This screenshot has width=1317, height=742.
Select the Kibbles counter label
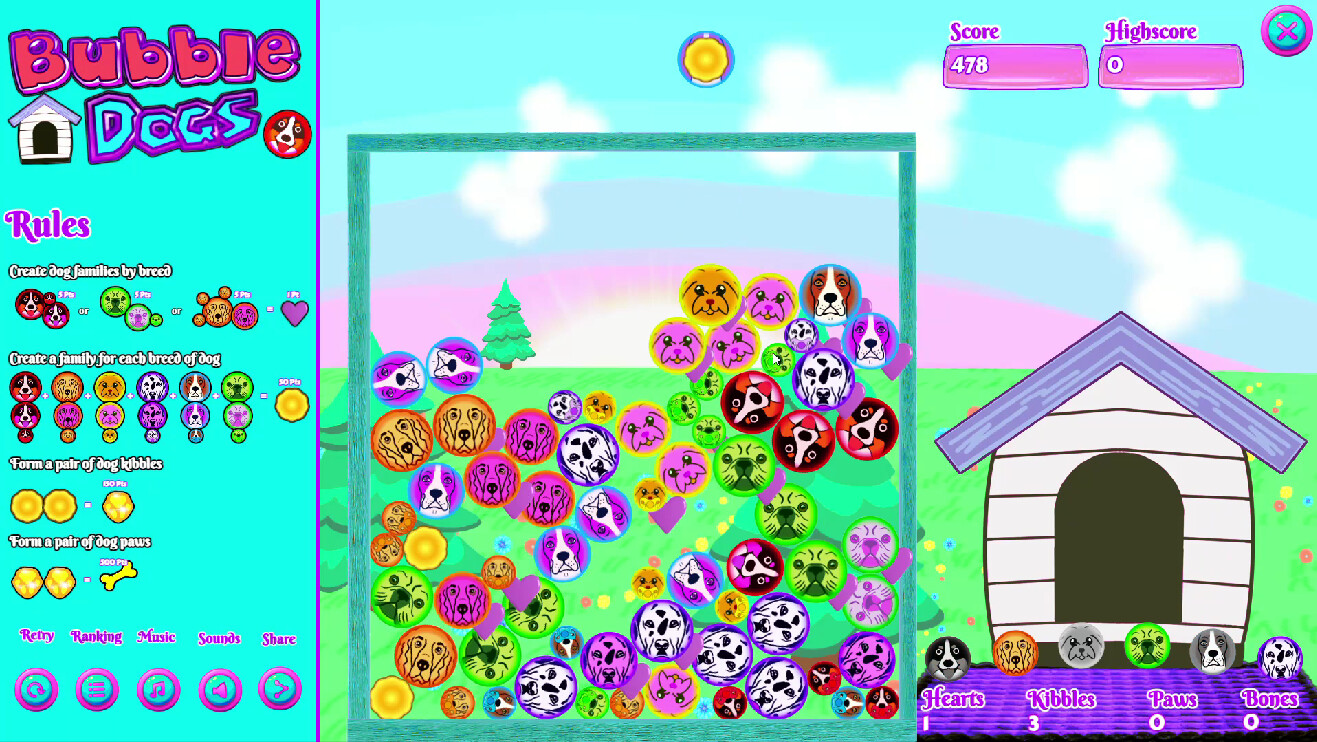1062,700
